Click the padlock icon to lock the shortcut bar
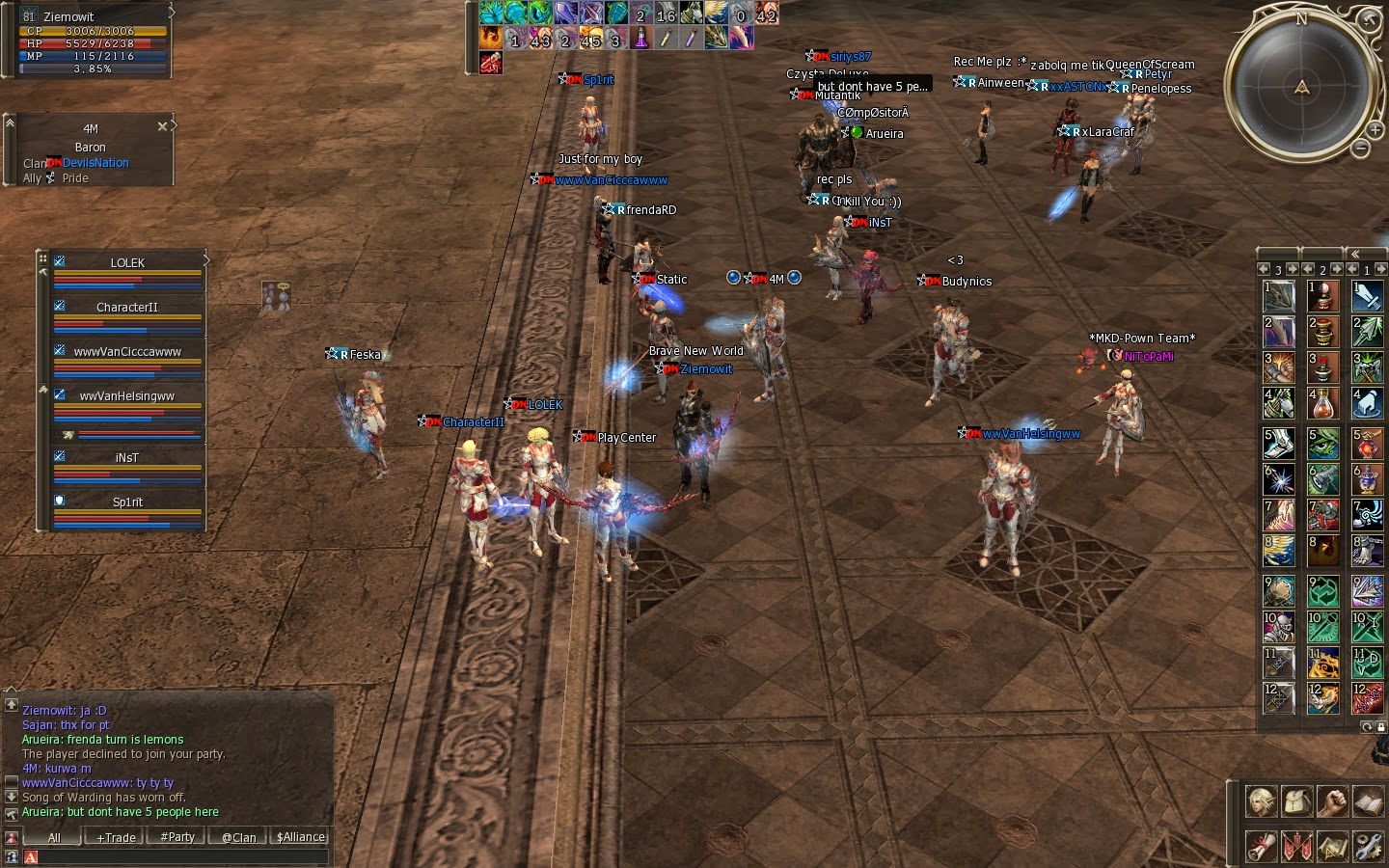This screenshot has width=1389, height=868. coord(1381,728)
